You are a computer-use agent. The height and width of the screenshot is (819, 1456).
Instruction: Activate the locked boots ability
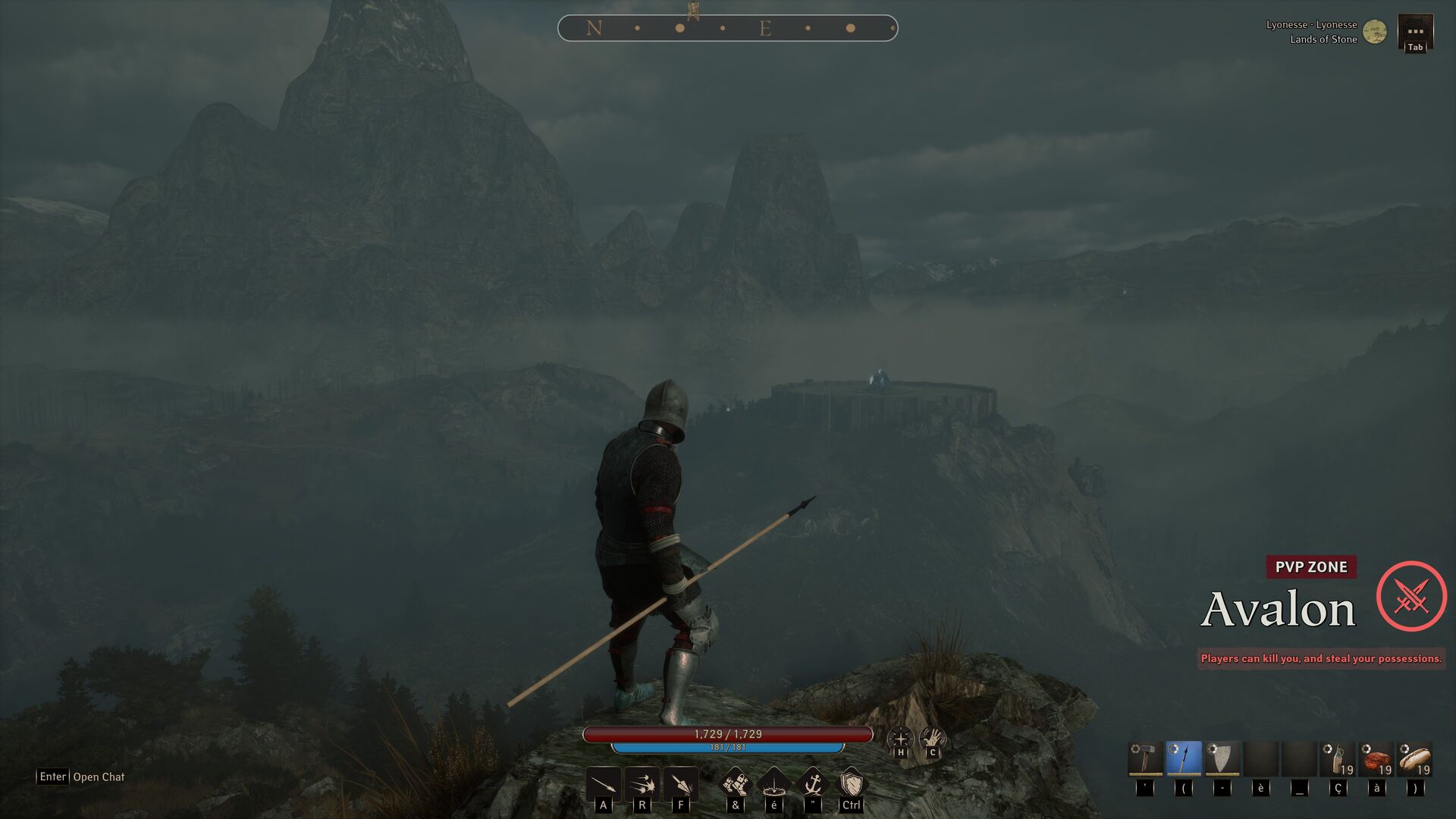tap(735, 783)
